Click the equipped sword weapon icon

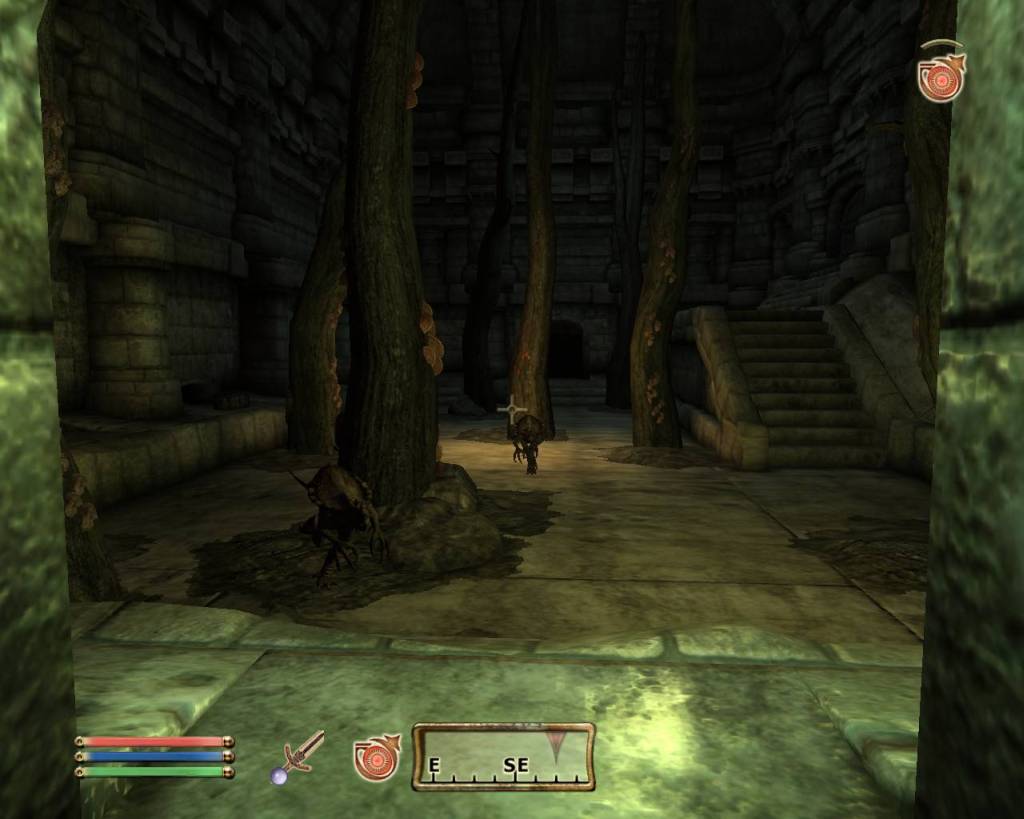pos(300,755)
